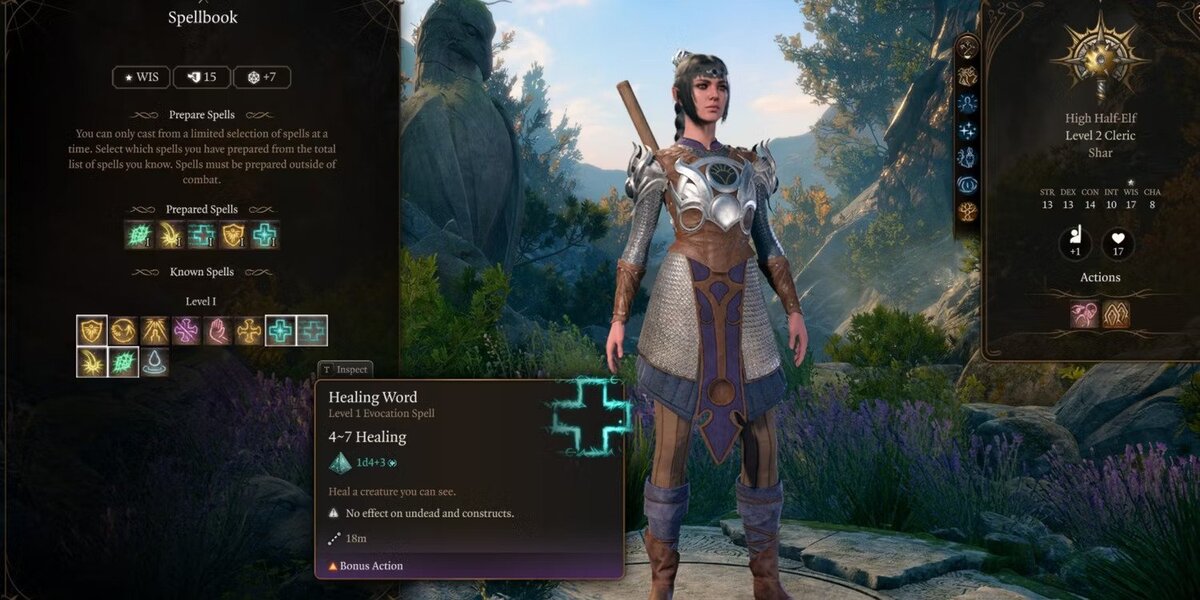Choose the pink raised hand known spell

click(217, 331)
